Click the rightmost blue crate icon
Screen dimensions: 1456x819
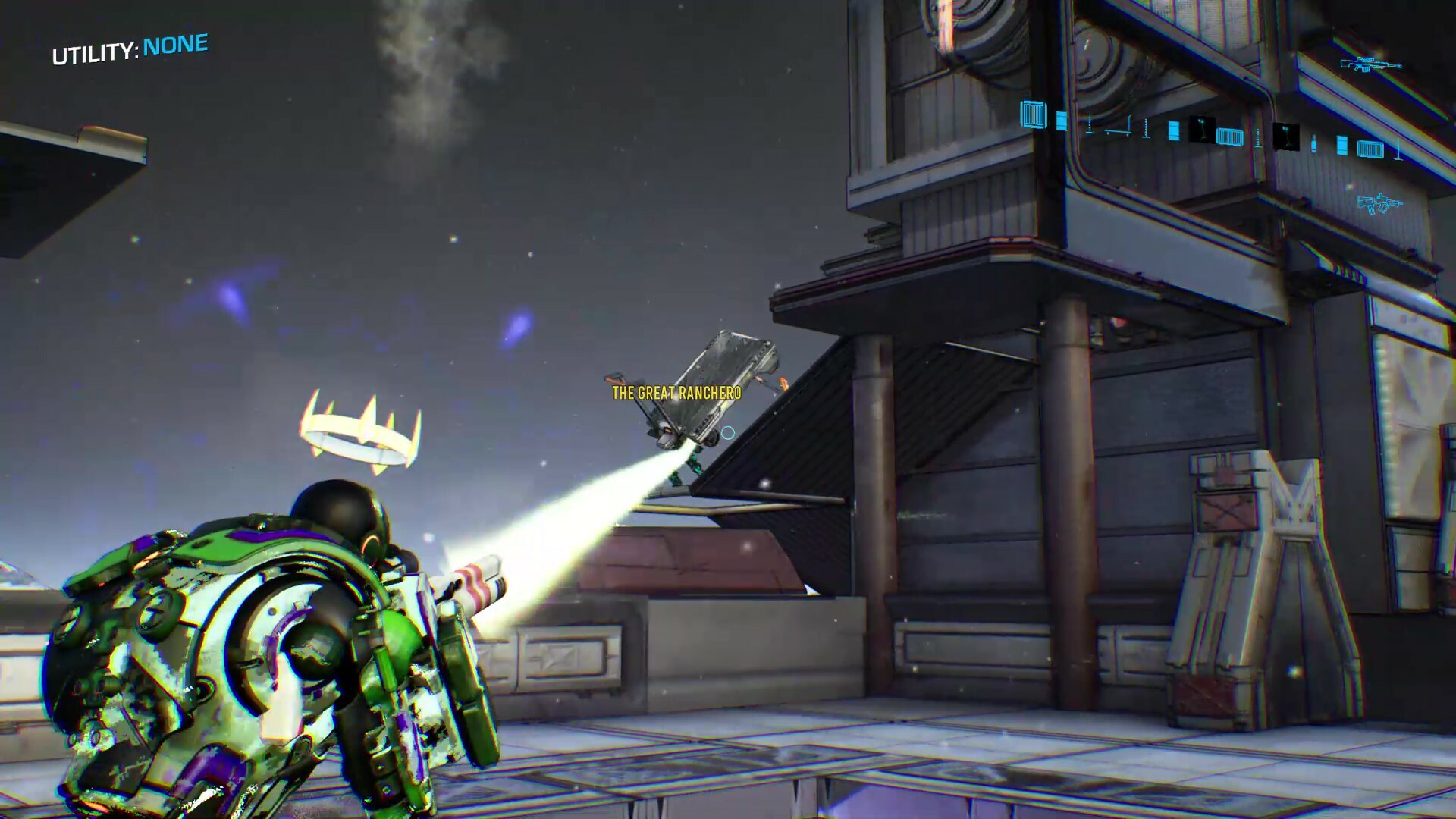[x=1371, y=148]
